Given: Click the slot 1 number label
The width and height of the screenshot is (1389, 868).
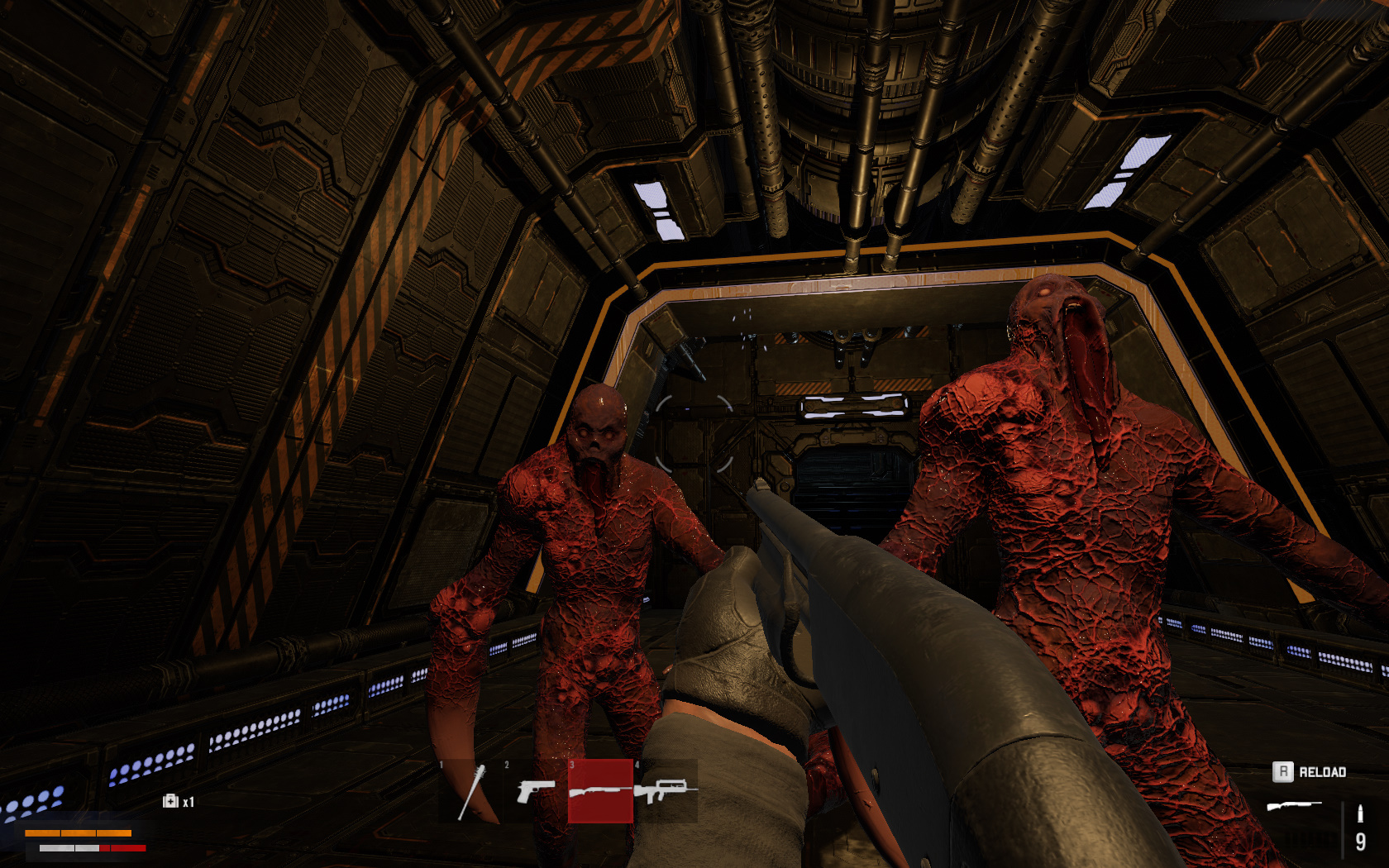Looking at the screenshot, I should click(x=441, y=764).
